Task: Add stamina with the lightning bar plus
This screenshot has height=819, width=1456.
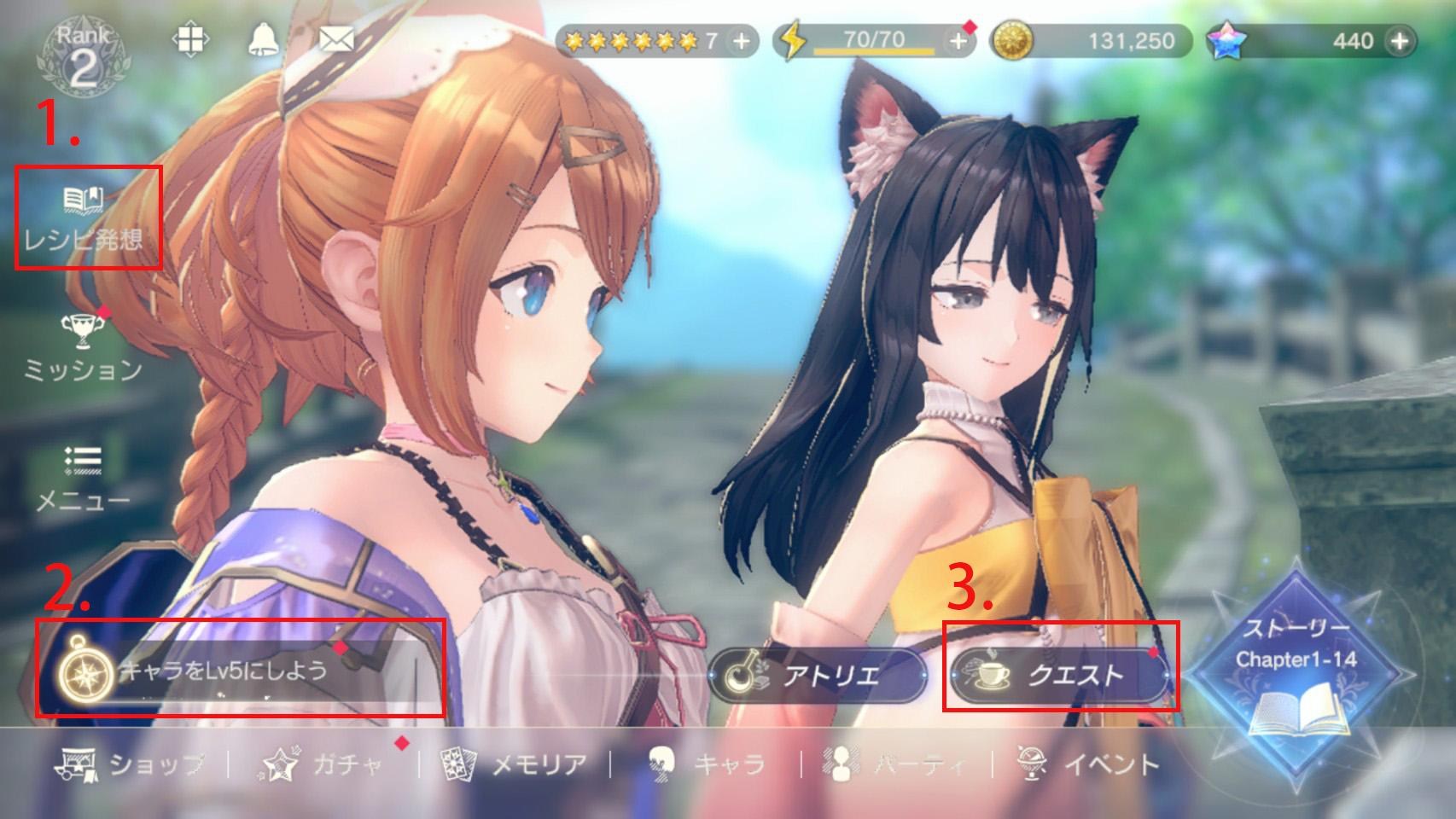Action: (959, 41)
